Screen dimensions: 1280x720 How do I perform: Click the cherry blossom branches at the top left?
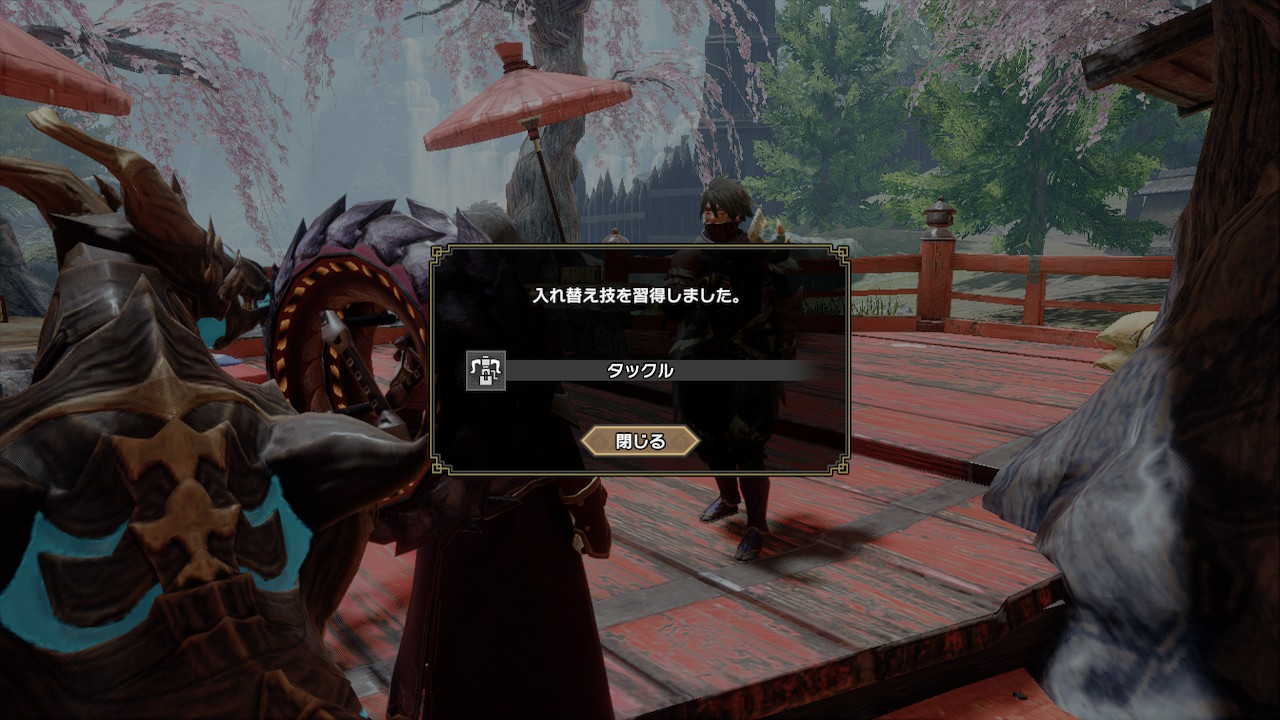click(x=180, y=50)
